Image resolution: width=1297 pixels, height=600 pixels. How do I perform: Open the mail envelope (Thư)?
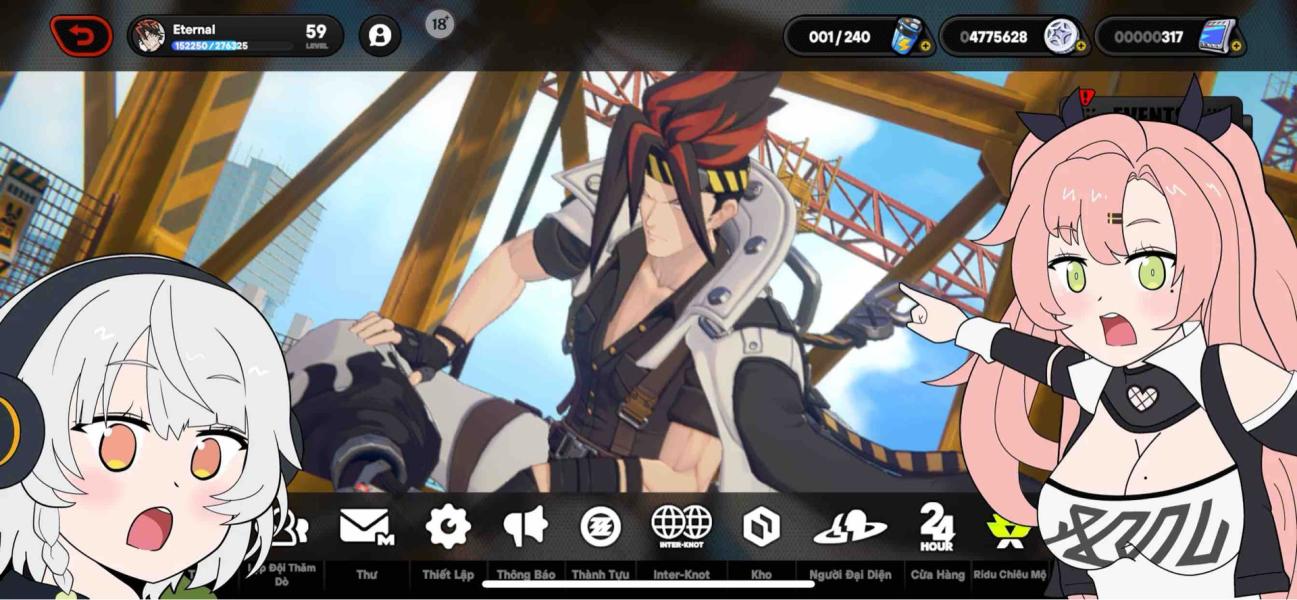point(365,527)
